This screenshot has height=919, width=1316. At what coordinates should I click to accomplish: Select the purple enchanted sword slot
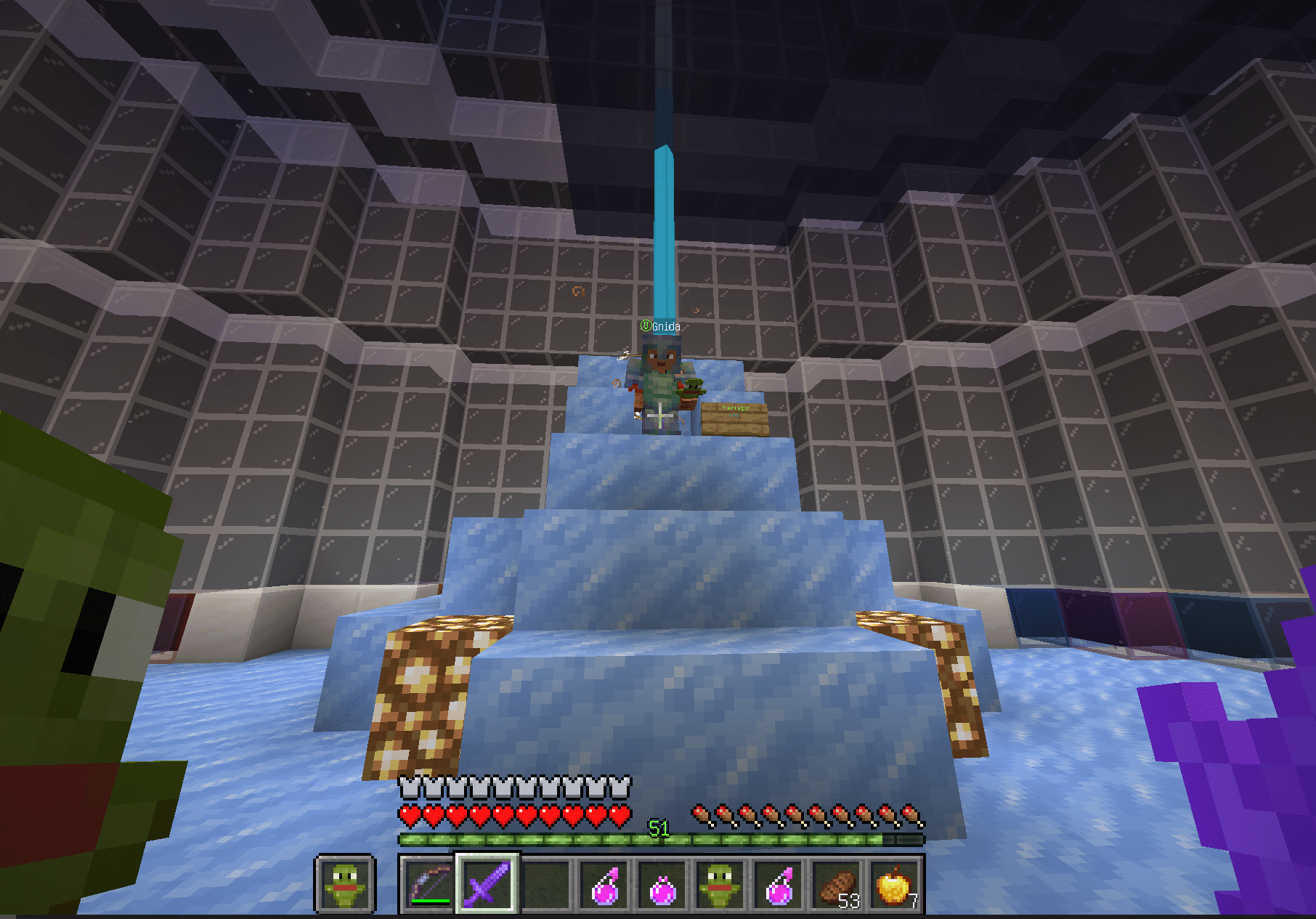[x=487, y=885]
